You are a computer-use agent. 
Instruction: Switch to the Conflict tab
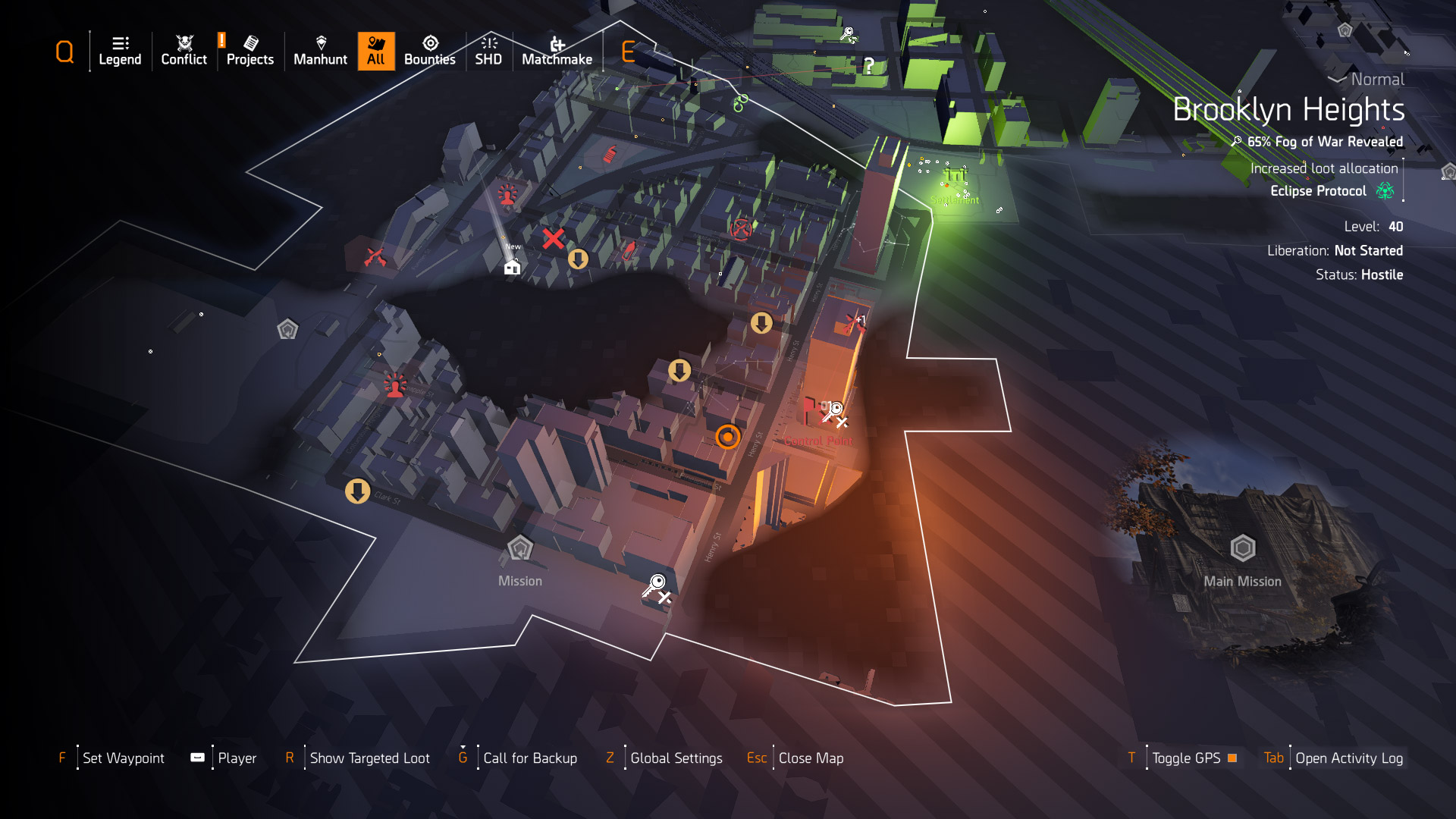pos(184,51)
